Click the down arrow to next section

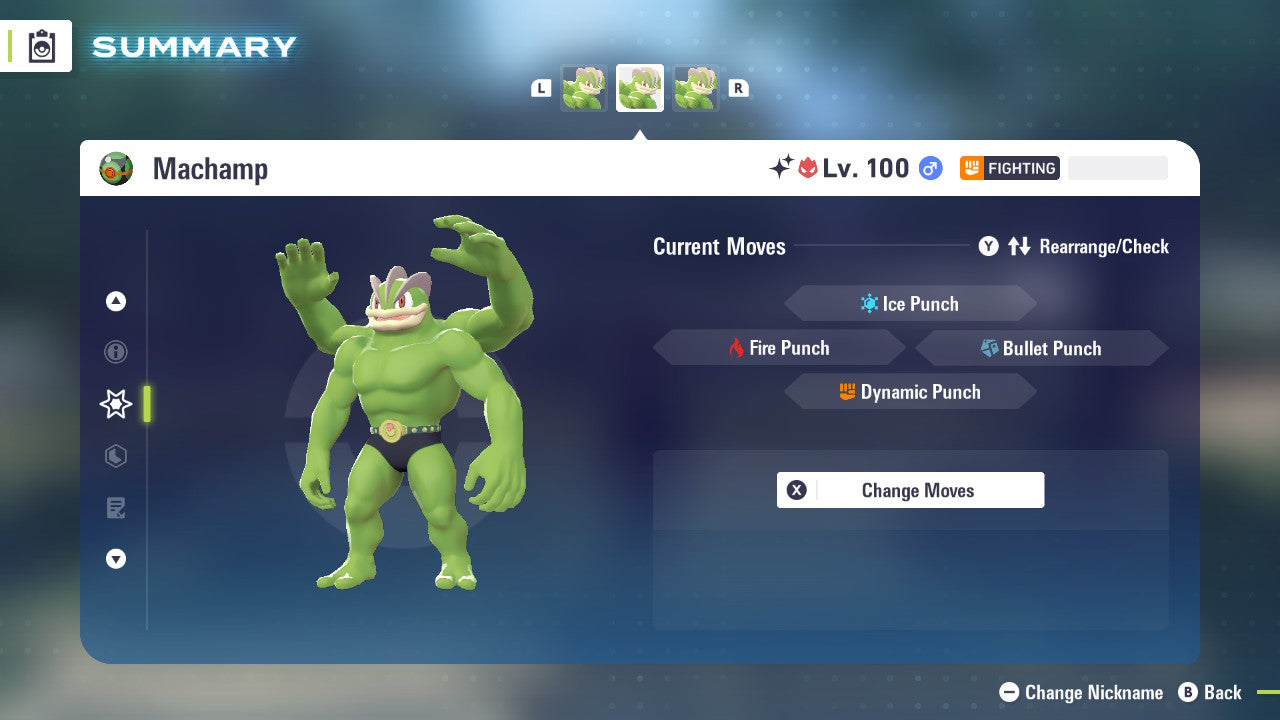[116, 559]
